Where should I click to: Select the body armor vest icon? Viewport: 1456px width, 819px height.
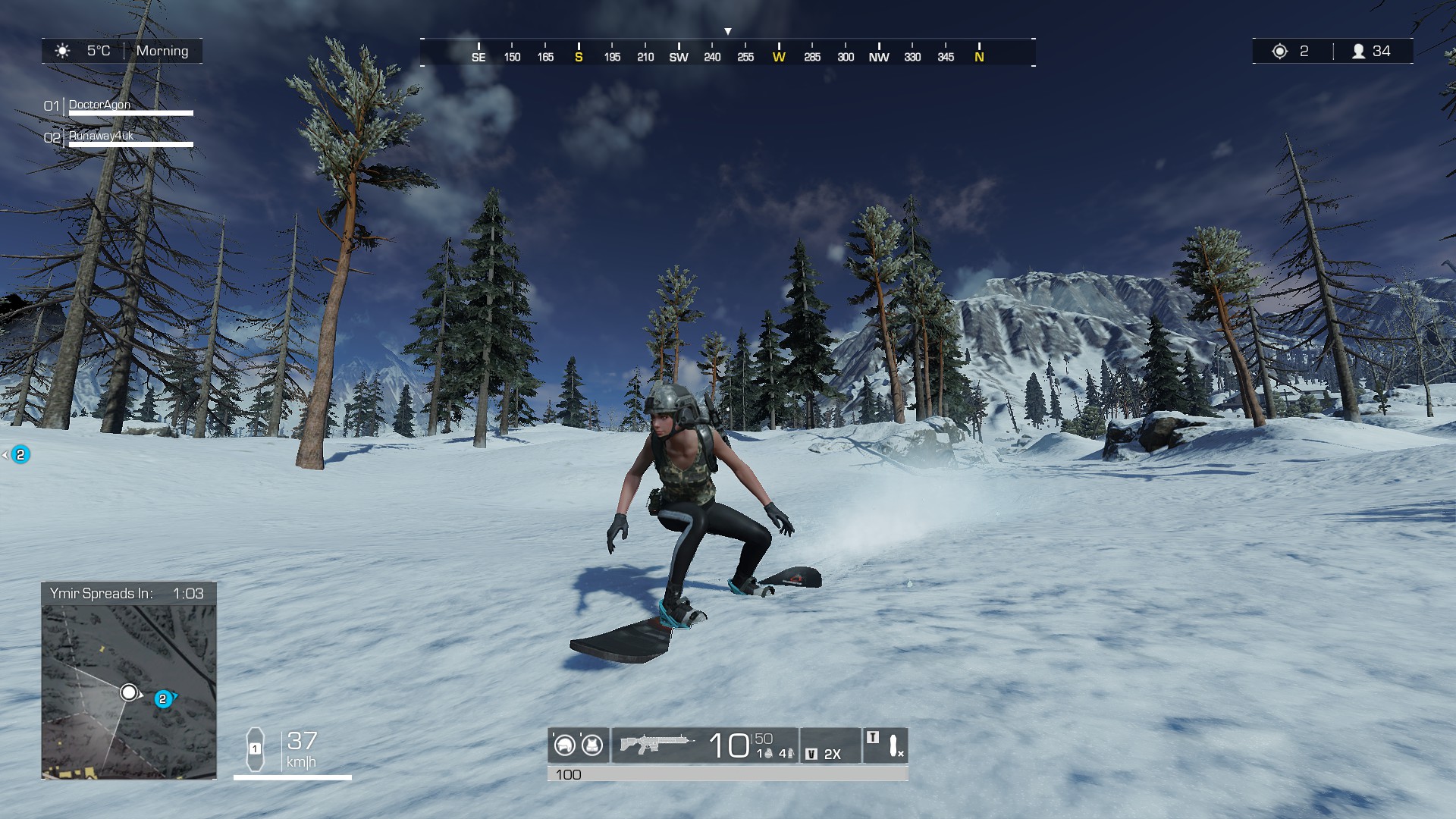point(592,746)
